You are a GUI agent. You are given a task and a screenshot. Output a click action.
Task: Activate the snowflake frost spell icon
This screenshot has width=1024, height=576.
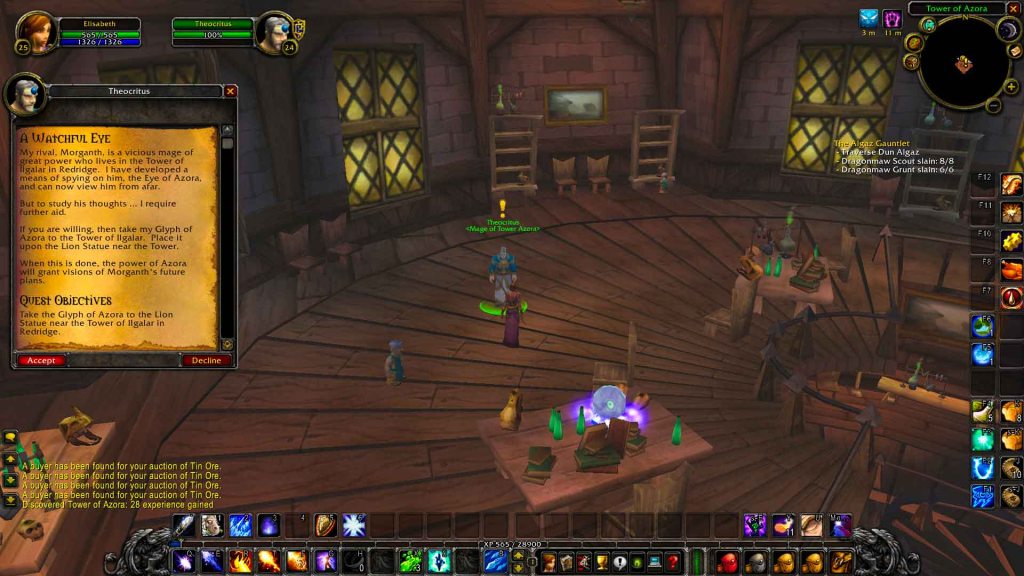tap(354, 525)
